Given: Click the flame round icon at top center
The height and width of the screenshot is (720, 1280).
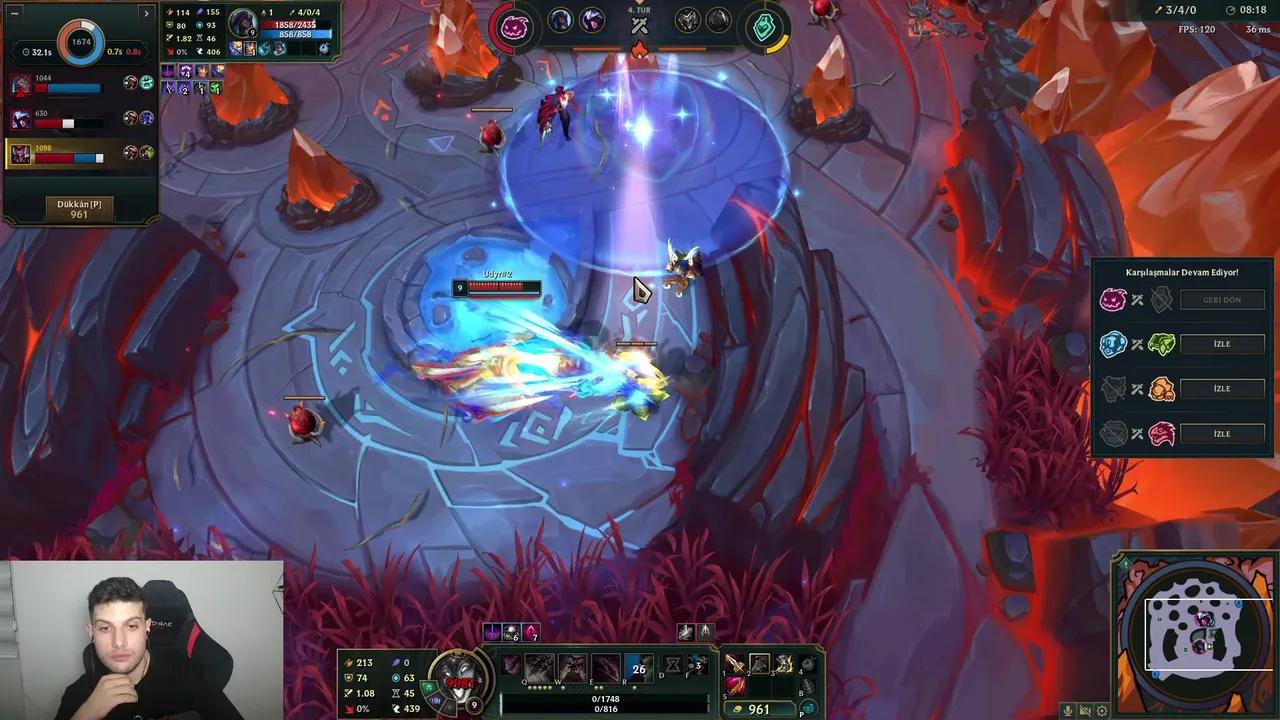Looking at the screenshot, I should (640, 48).
